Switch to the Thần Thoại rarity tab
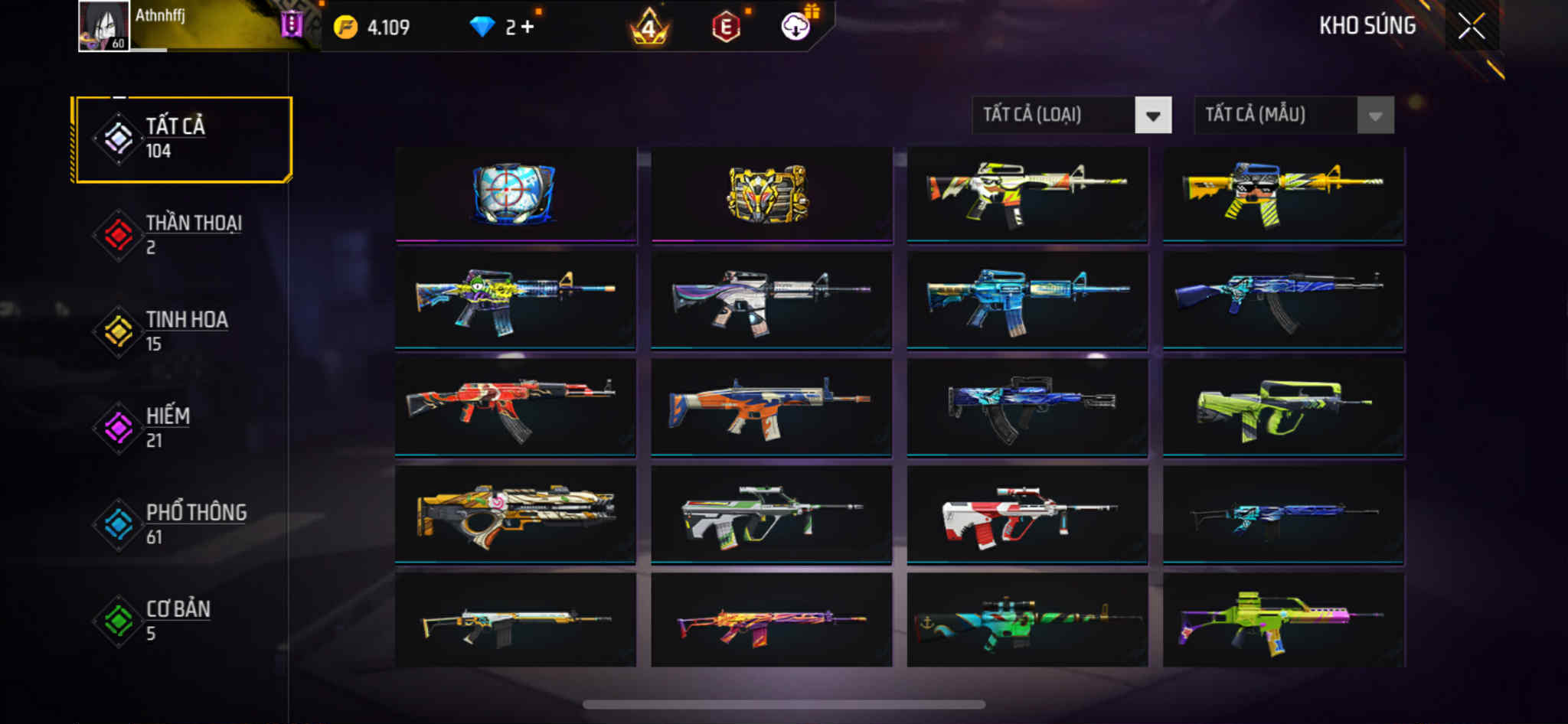The height and width of the screenshot is (724, 1568). 182,235
